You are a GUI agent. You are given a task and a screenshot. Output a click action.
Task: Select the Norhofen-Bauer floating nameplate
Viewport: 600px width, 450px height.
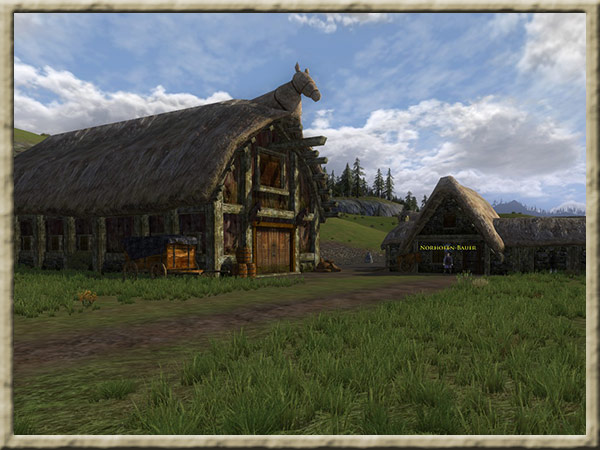[x=449, y=247]
